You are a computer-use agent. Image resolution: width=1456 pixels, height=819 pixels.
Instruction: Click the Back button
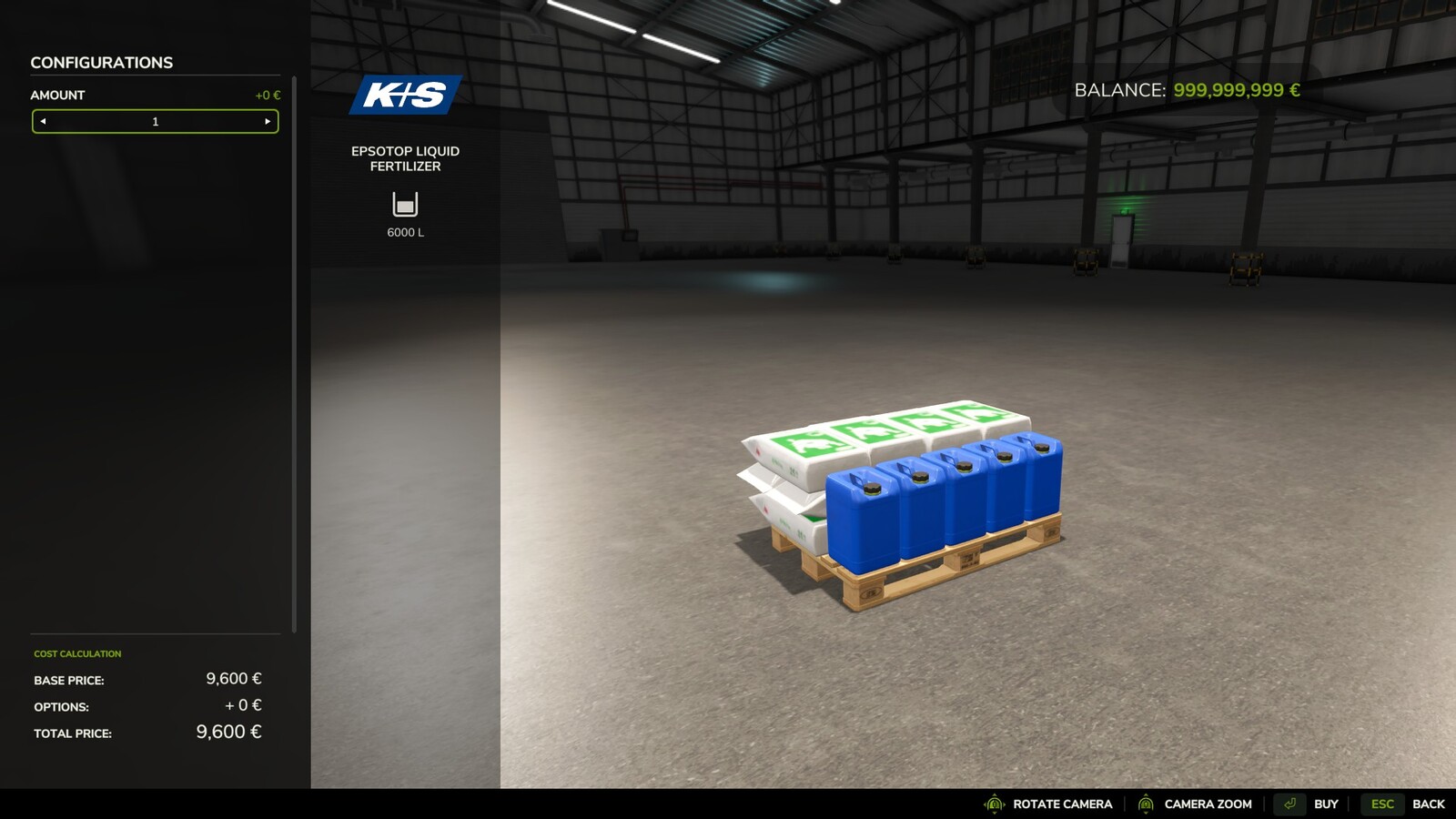[x=1431, y=804]
